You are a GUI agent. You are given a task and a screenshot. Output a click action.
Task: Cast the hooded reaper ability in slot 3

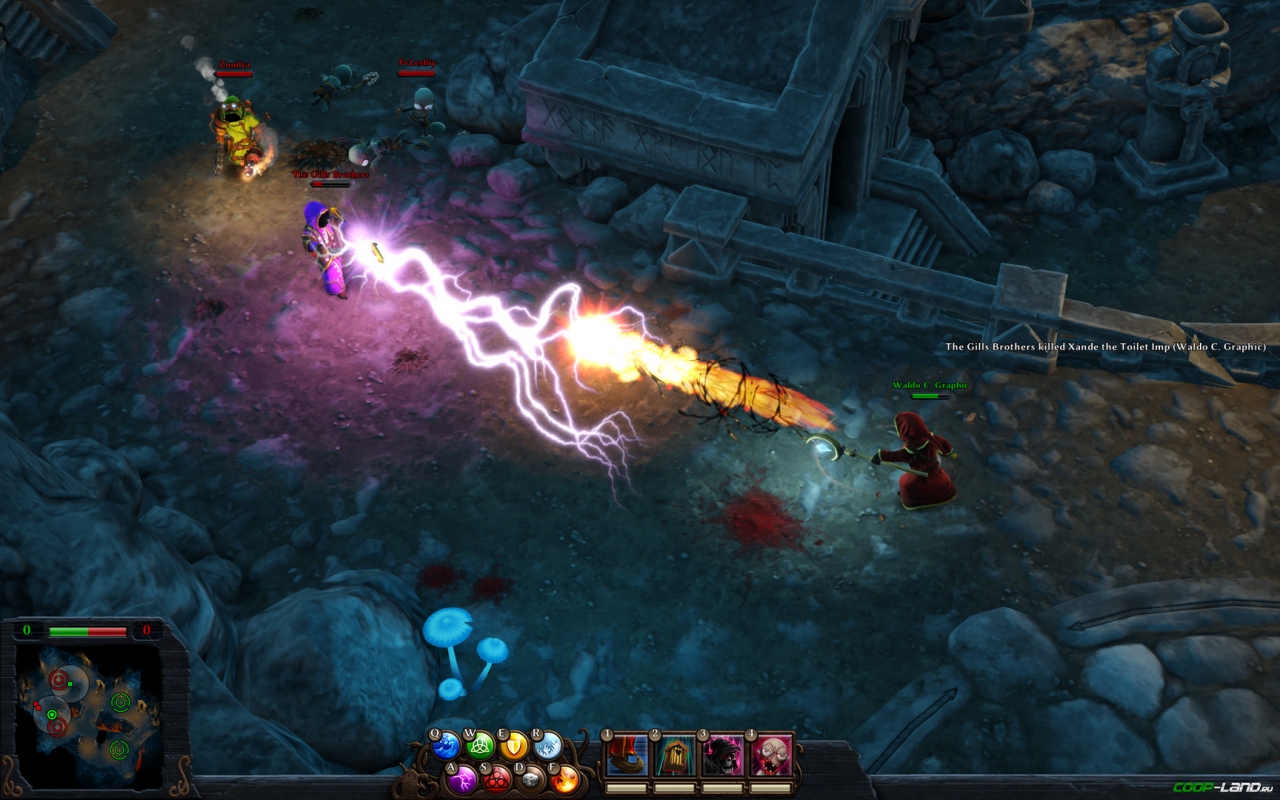(x=722, y=755)
